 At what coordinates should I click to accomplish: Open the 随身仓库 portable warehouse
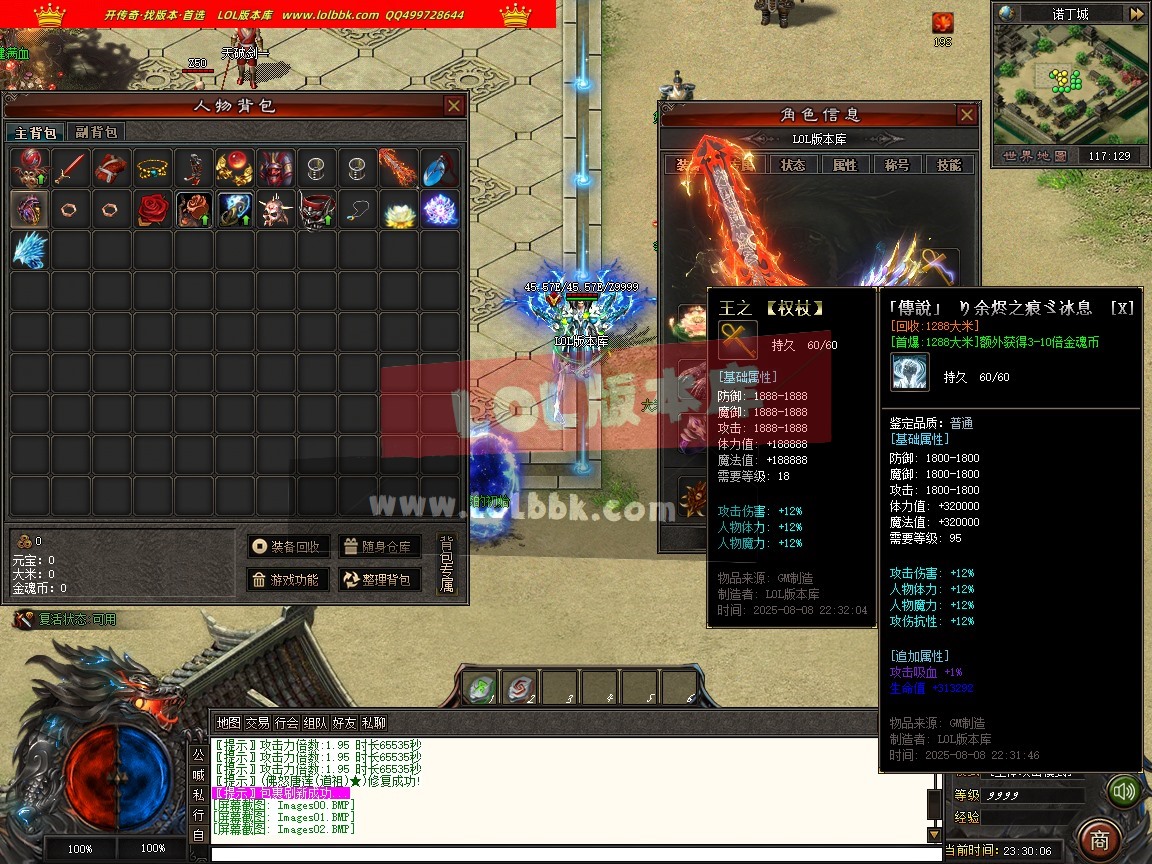pos(378,546)
